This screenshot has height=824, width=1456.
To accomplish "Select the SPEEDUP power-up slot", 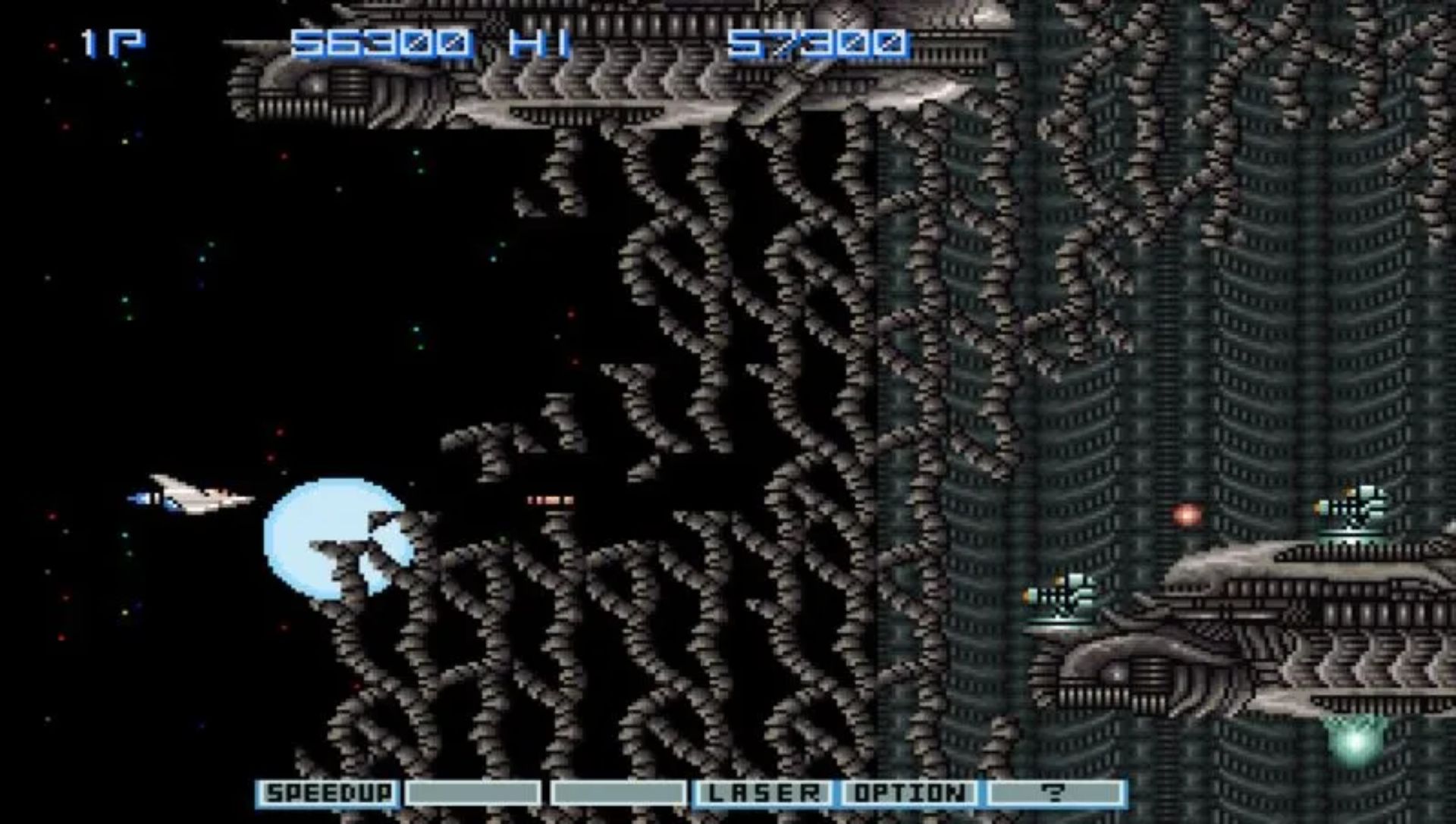I will coord(328,793).
